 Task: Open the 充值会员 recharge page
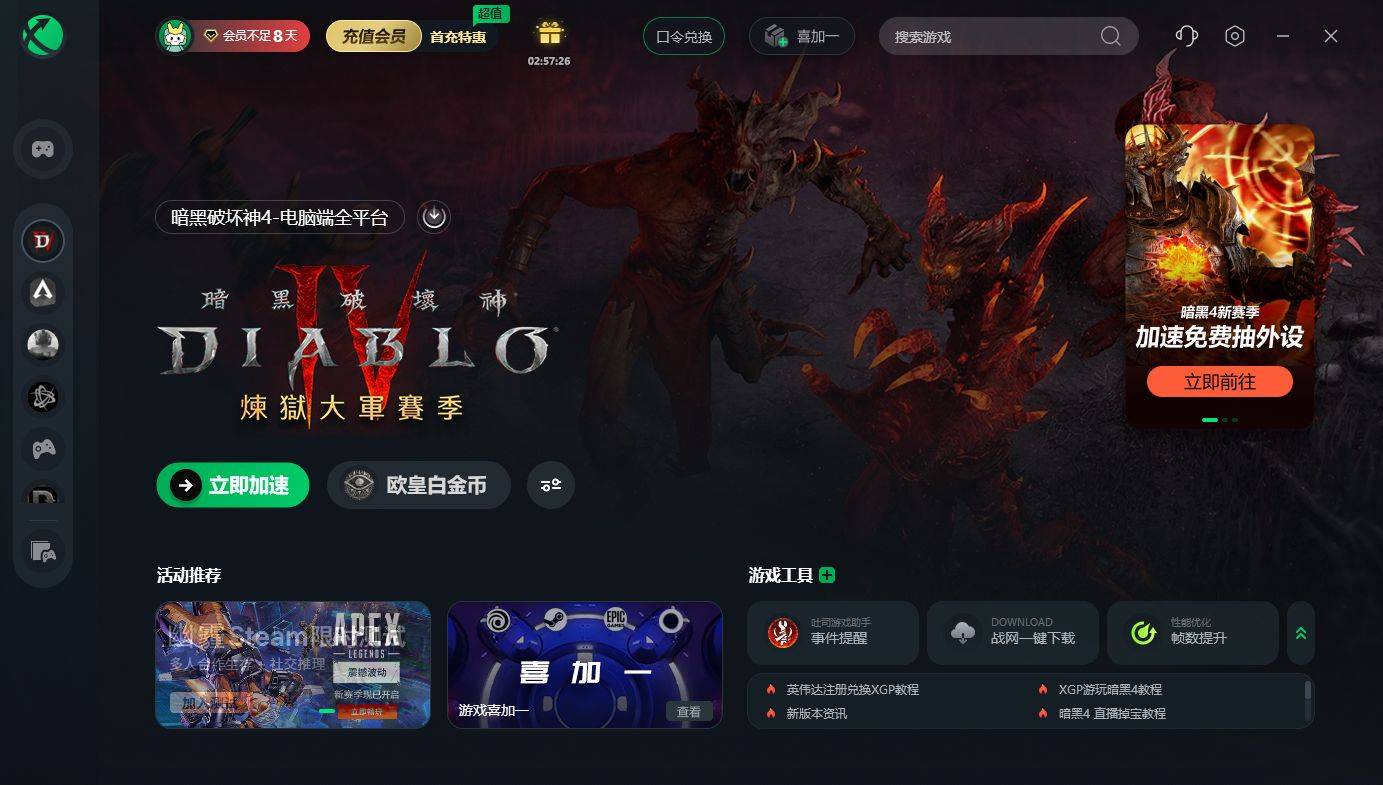[x=373, y=37]
